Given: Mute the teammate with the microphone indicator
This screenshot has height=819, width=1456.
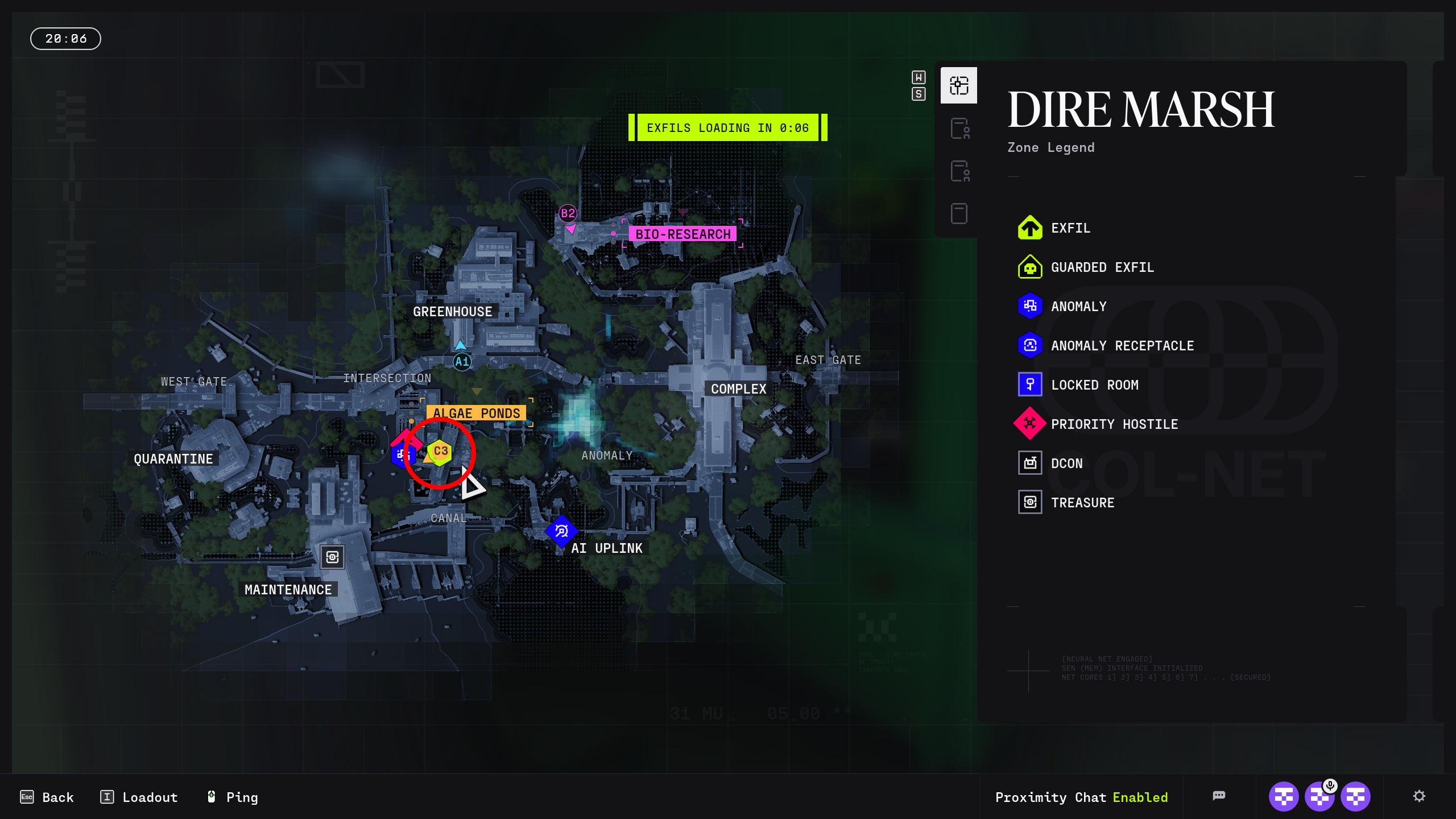Looking at the screenshot, I should pyautogui.click(x=1321, y=796).
